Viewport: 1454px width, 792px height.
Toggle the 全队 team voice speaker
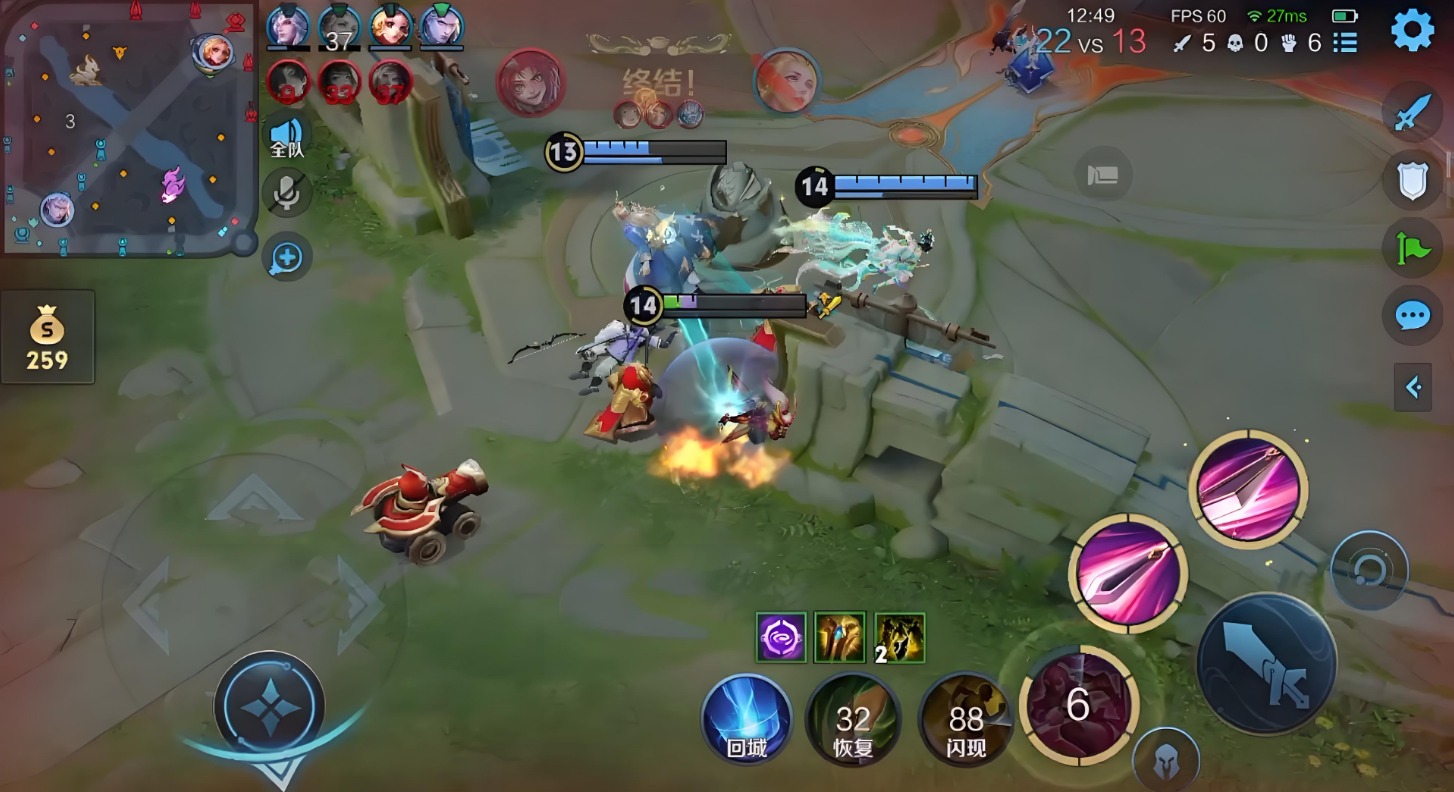pos(287,136)
